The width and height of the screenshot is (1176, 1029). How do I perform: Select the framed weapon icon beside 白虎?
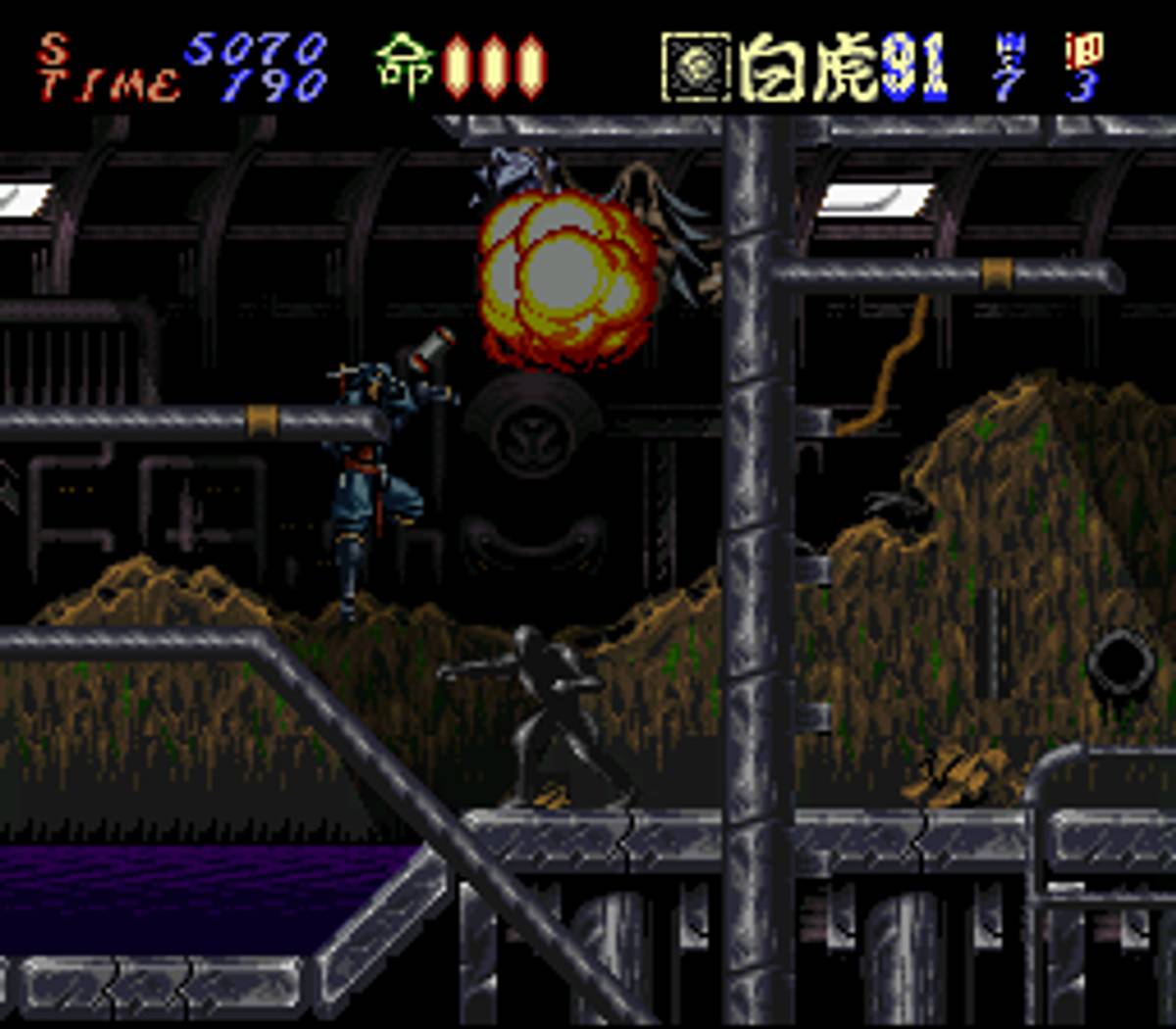696,67
